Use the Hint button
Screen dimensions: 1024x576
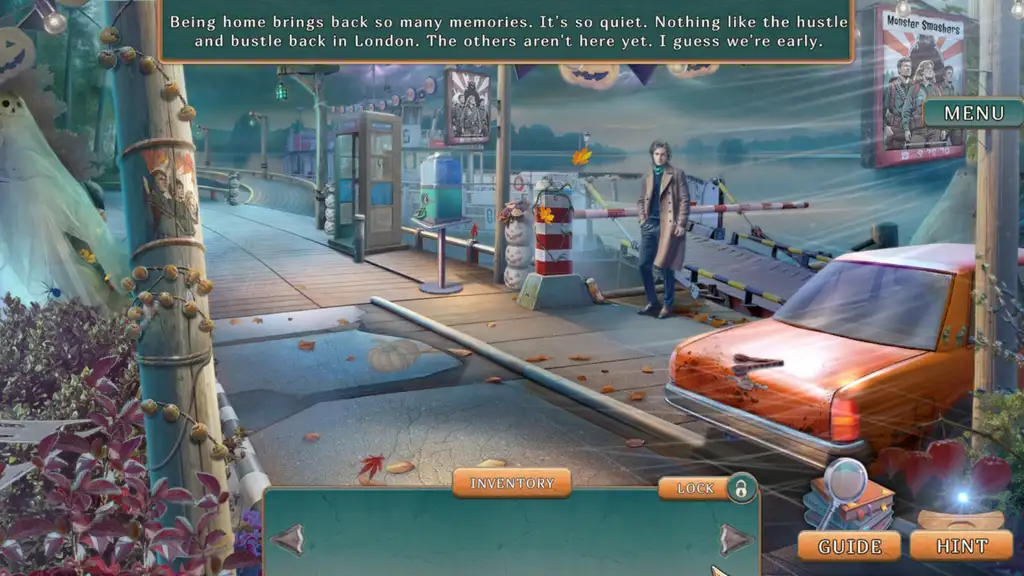[x=962, y=546]
